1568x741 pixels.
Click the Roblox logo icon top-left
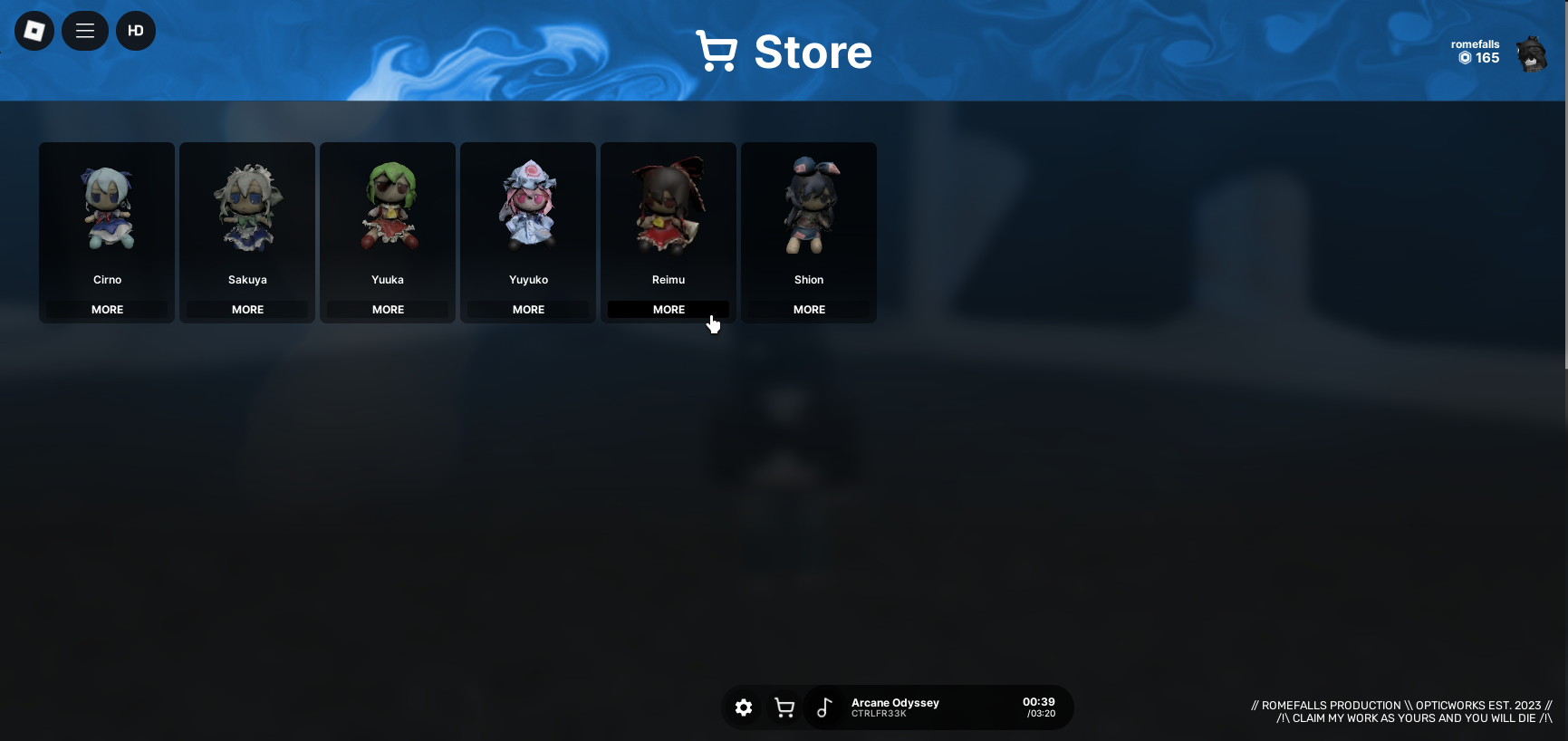(34, 30)
